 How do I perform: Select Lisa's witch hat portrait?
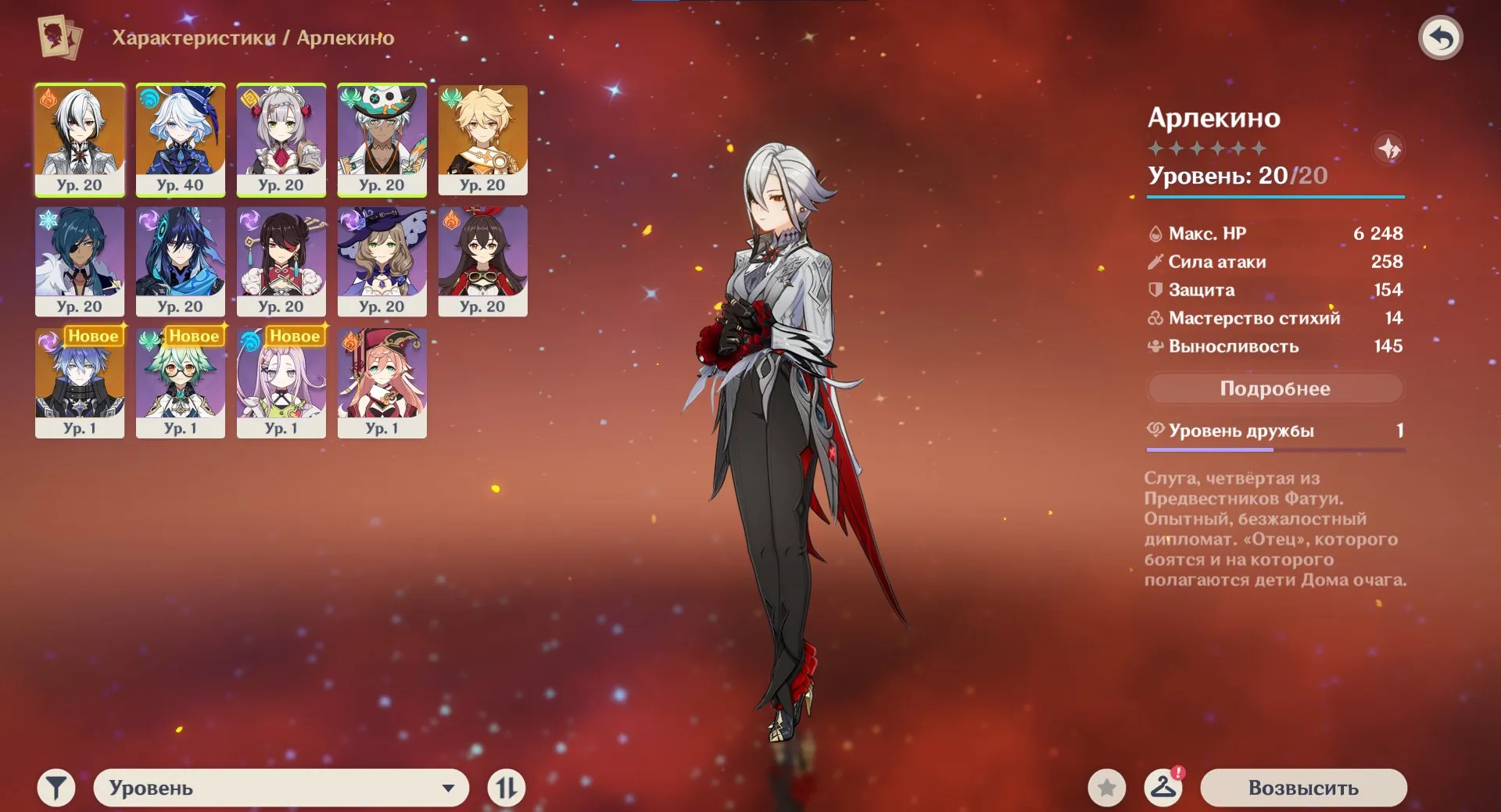(x=382, y=261)
